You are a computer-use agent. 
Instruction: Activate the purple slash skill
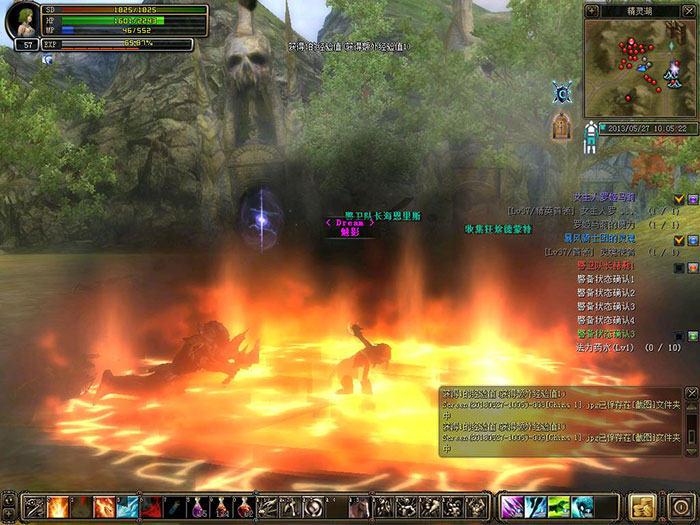point(511,506)
